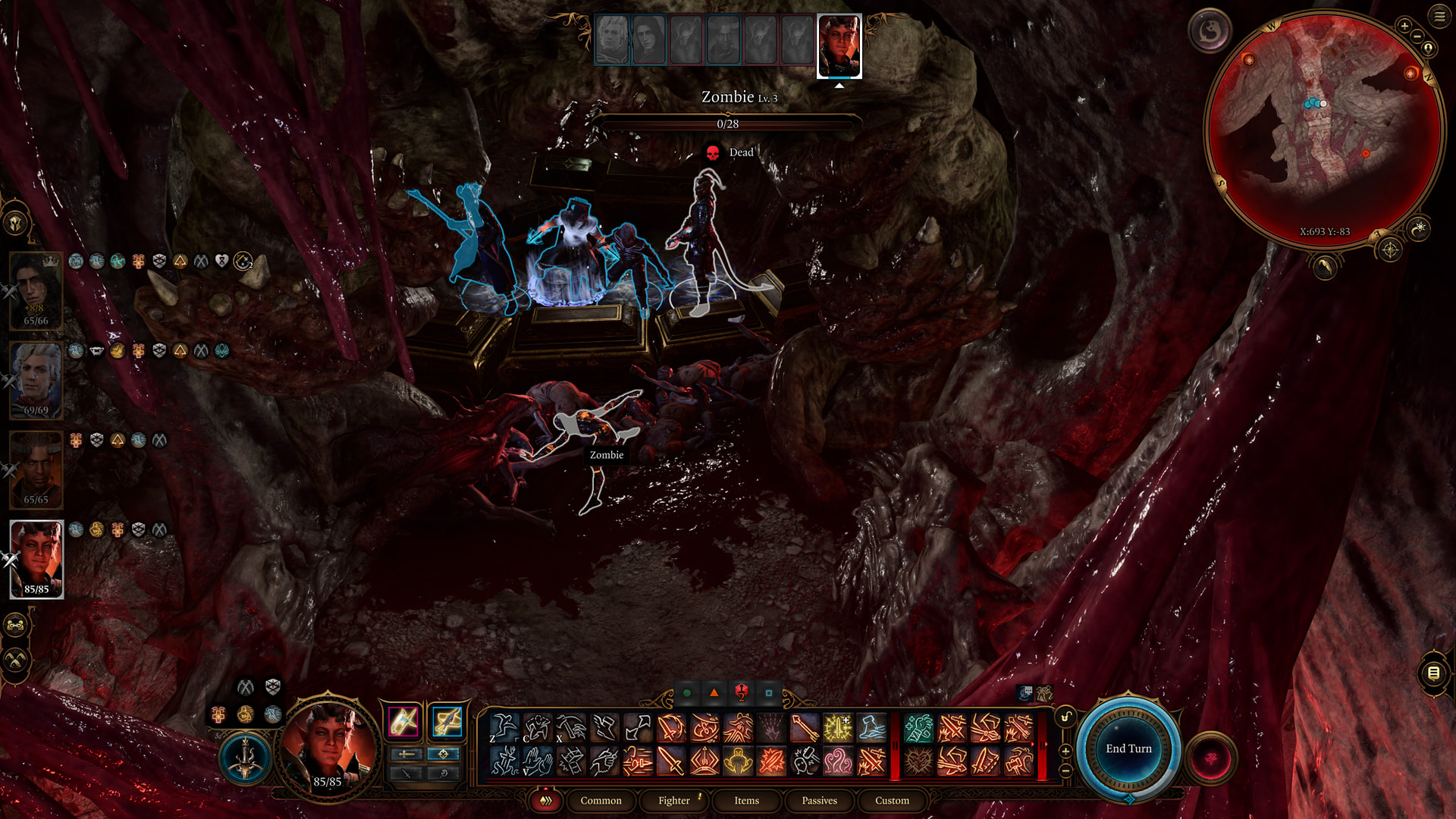The height and width of the screenshot is (819, 1456).
Task: Use the Dash boot ability
Action: pos(872,728)
